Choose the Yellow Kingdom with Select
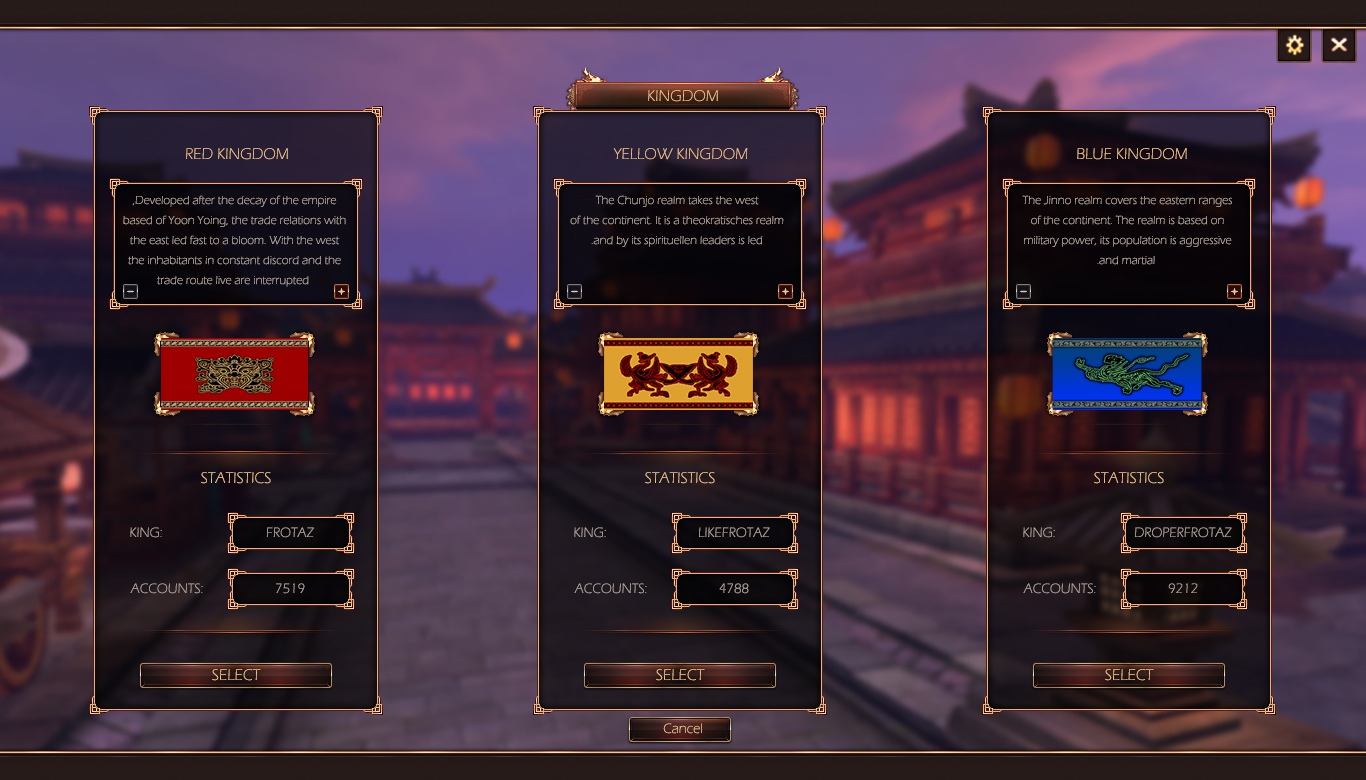 coord(679,675)
